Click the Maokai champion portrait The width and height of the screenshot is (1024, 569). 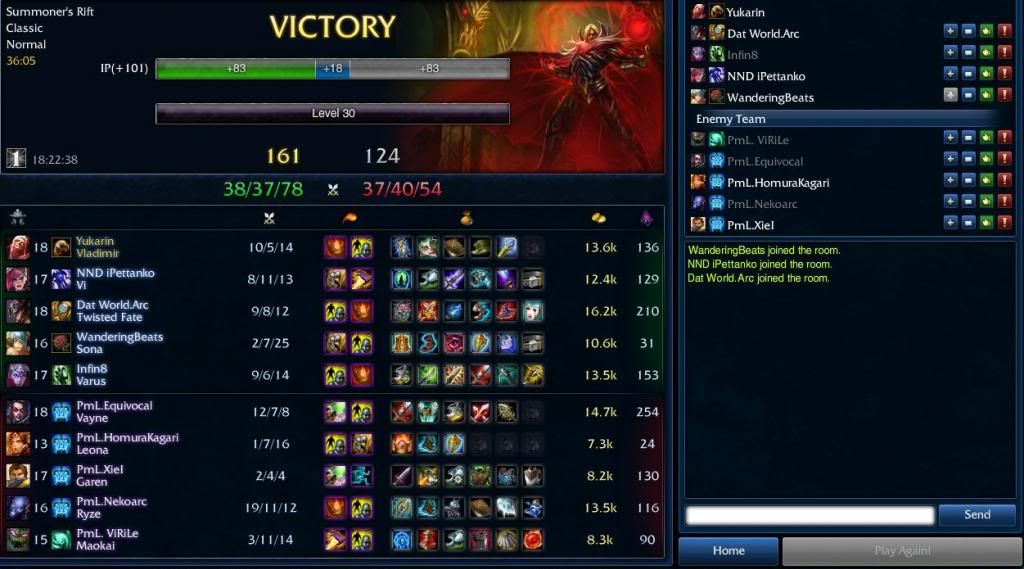18,540
